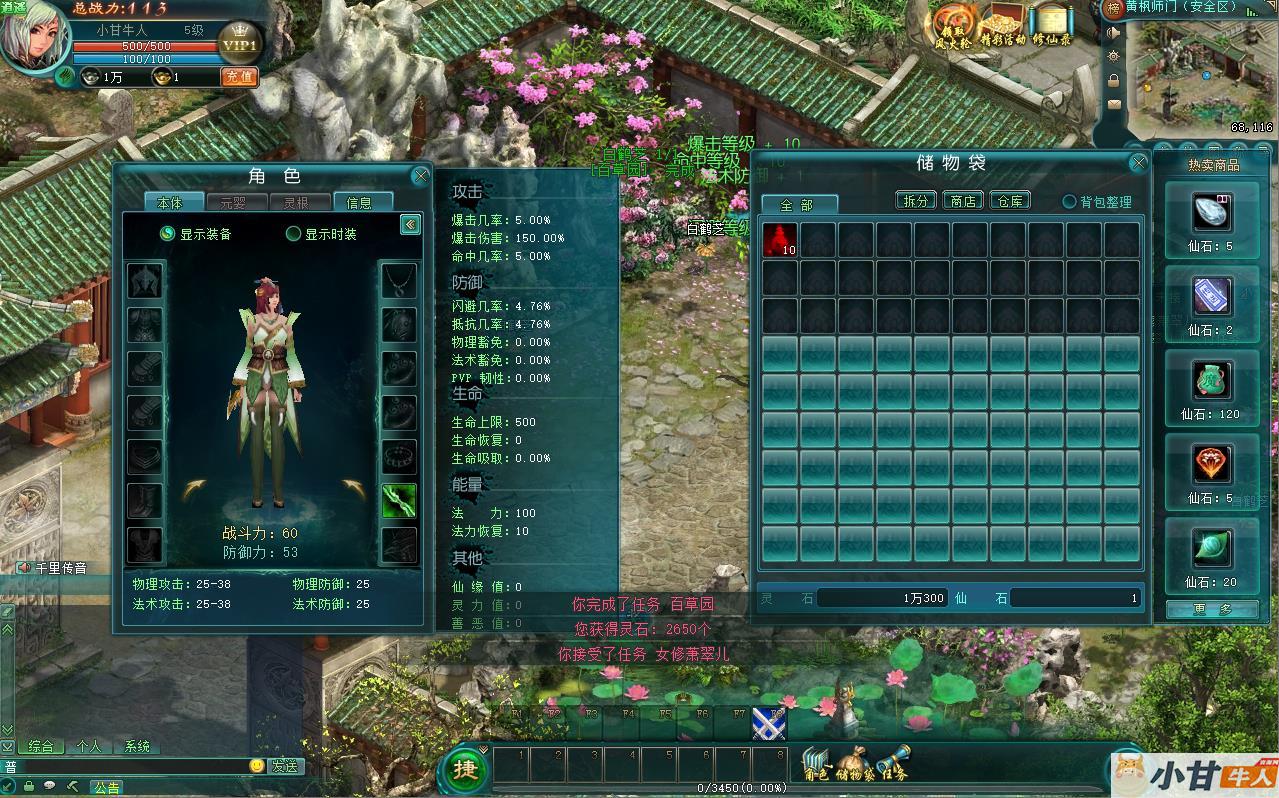Open the 信息 info tab
The height and width of the screenshot is (798, 1279).
[x=359, y=202]
